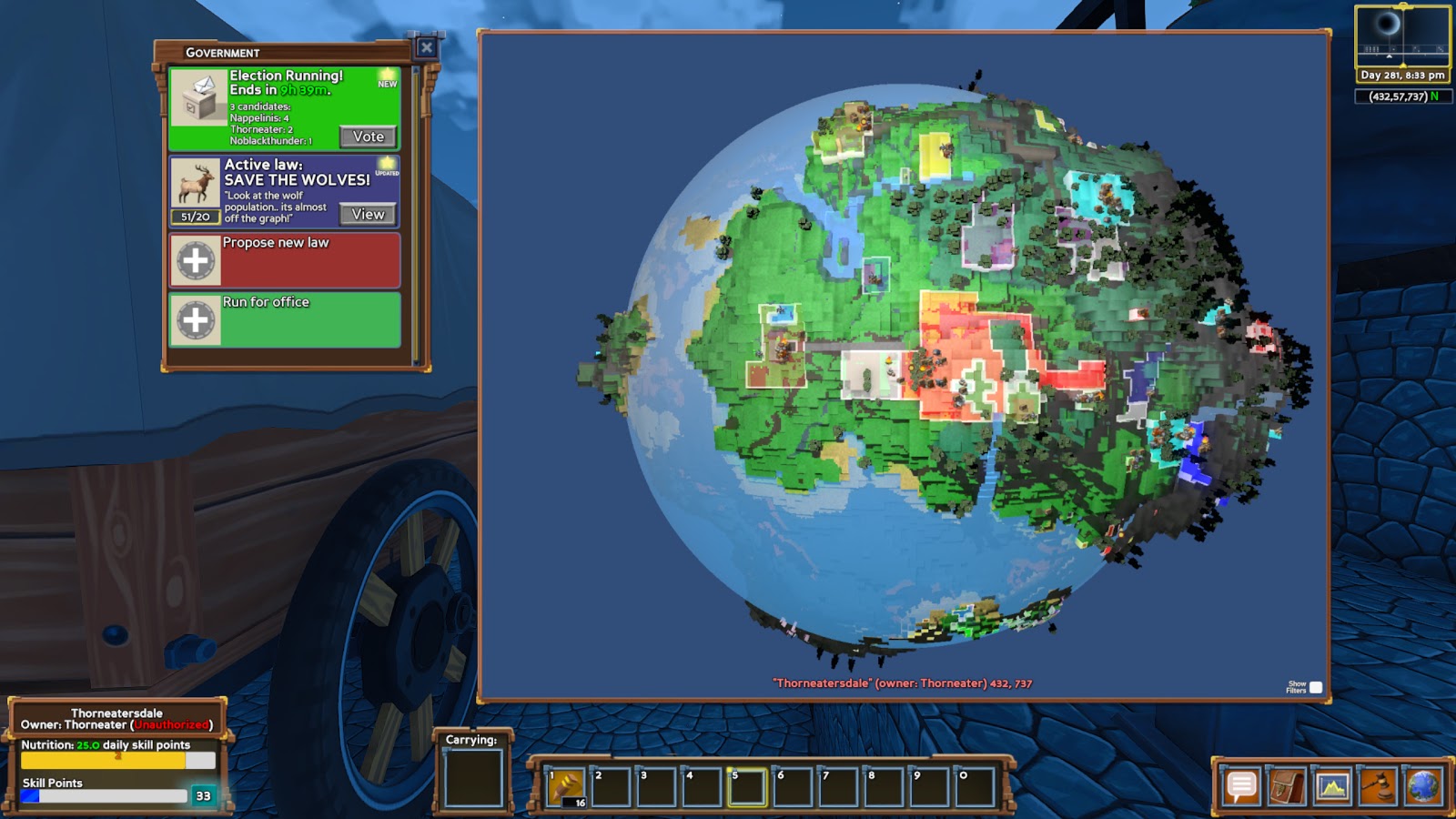This screenshot has width=1456, height=819.
Task: Select the pickaxe in hotbar slot 1
Action: pos(564,784)
